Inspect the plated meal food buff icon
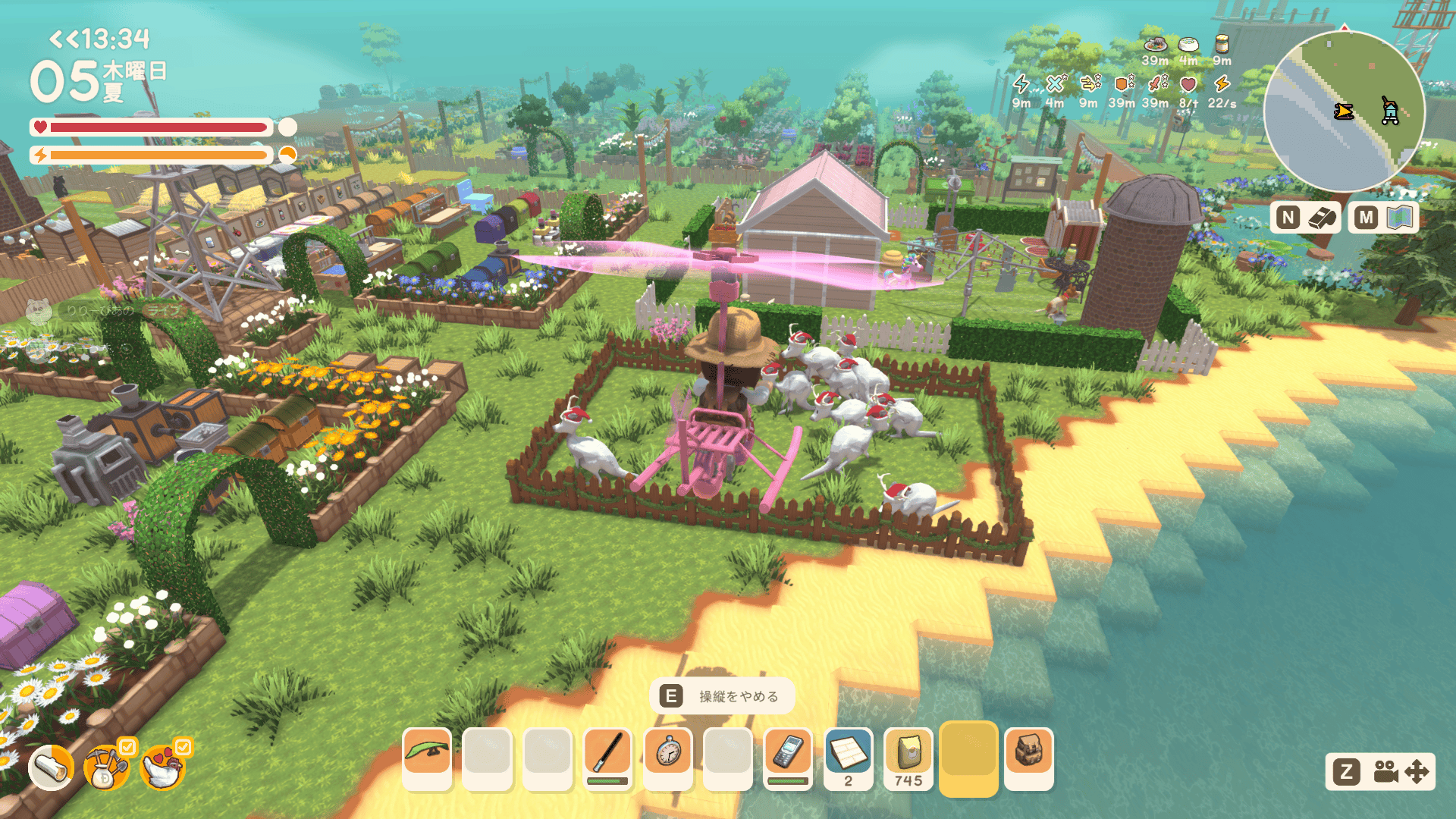1456x819 pixels. pyautogui.click(x=1155, y=44)
